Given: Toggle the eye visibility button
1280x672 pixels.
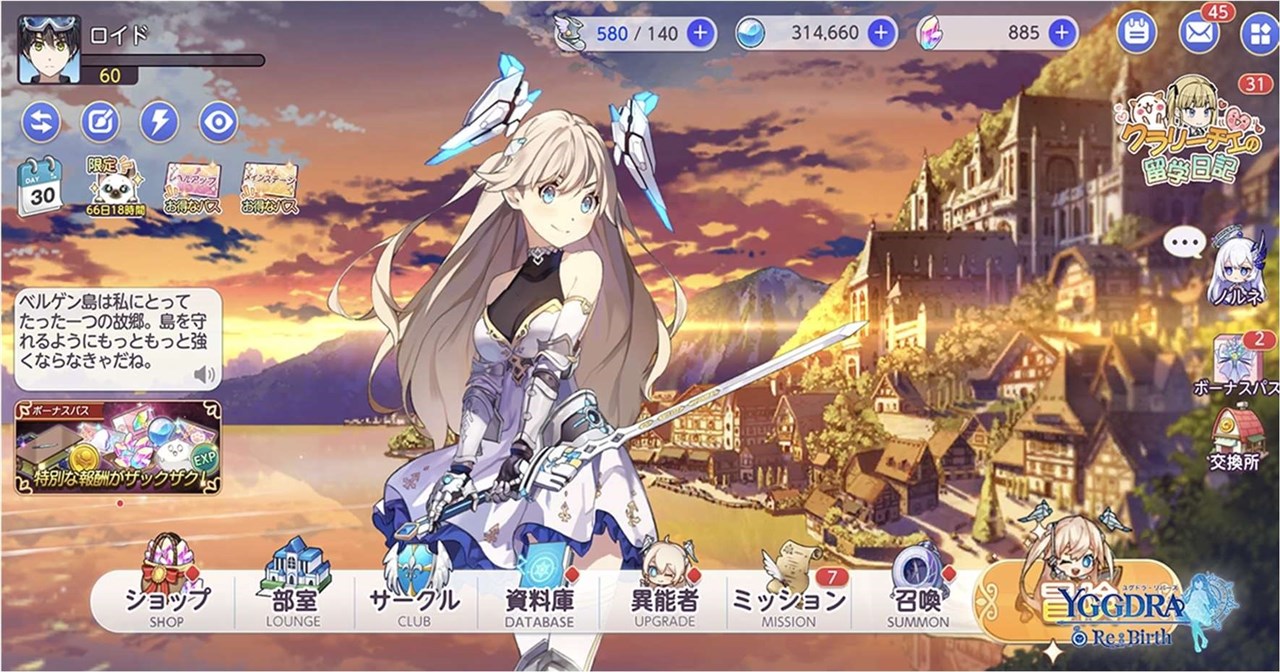Looking at the screenshot, I should pyautogui.click(x=217, y=122).
